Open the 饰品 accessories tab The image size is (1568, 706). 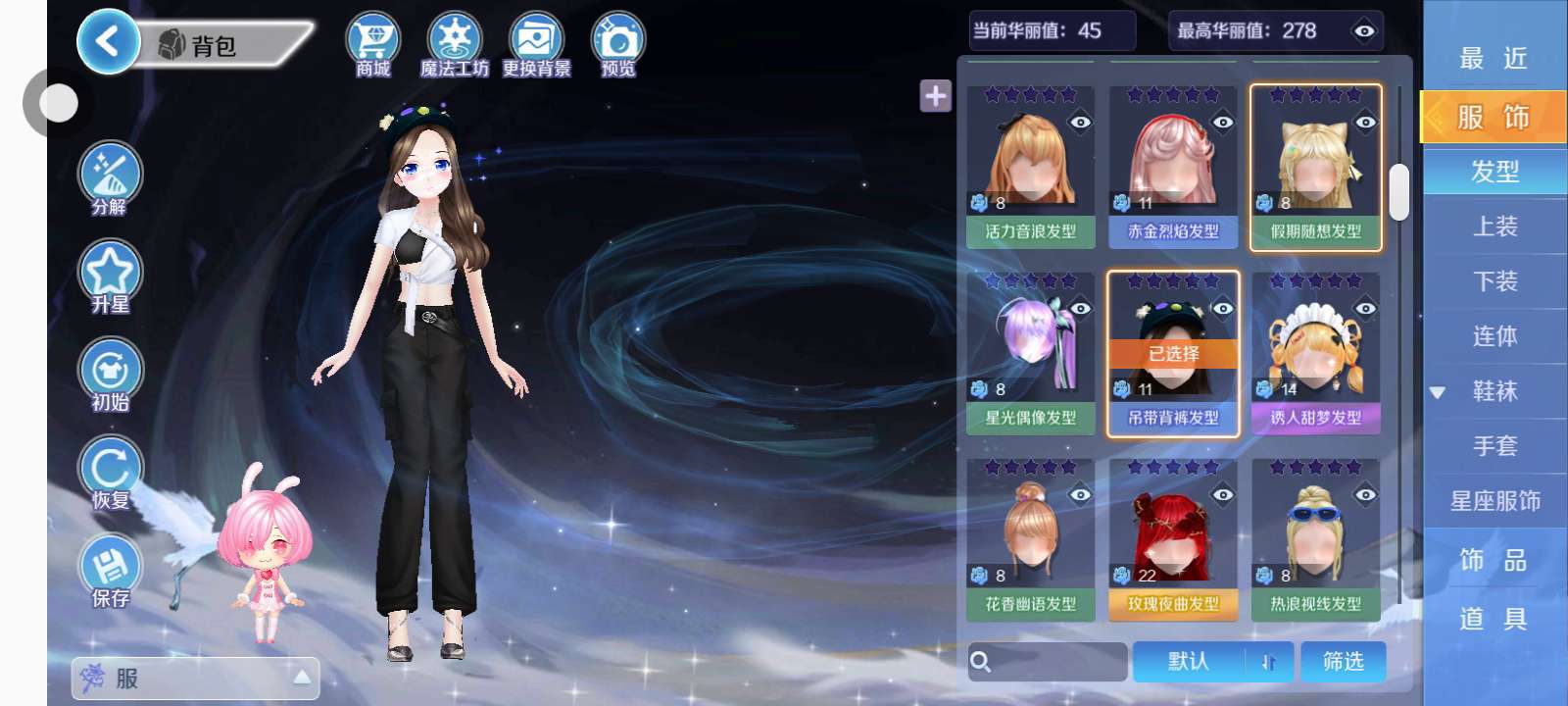point(1494,560)
